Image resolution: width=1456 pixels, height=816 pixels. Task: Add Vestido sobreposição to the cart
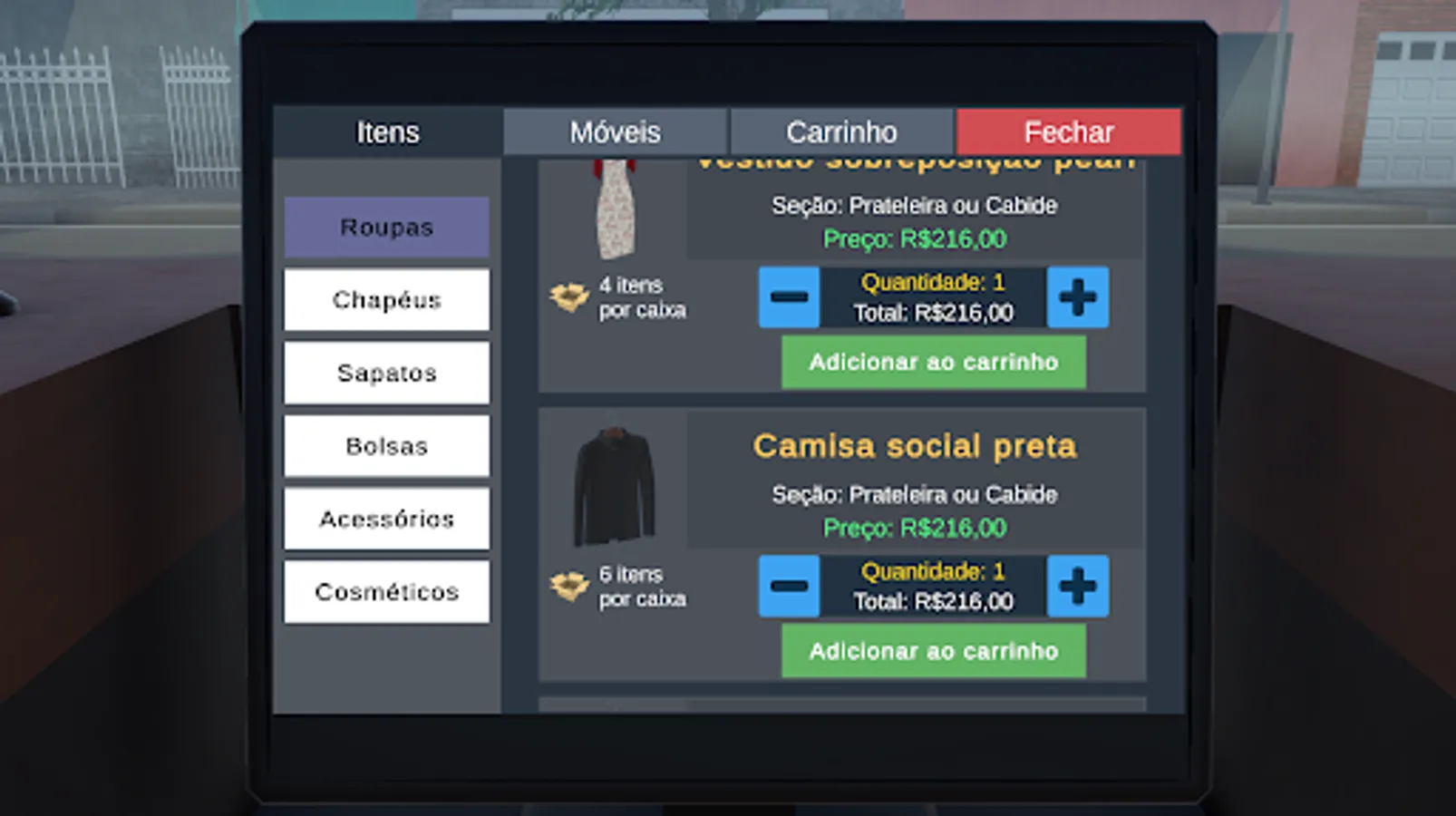[933, 362]
